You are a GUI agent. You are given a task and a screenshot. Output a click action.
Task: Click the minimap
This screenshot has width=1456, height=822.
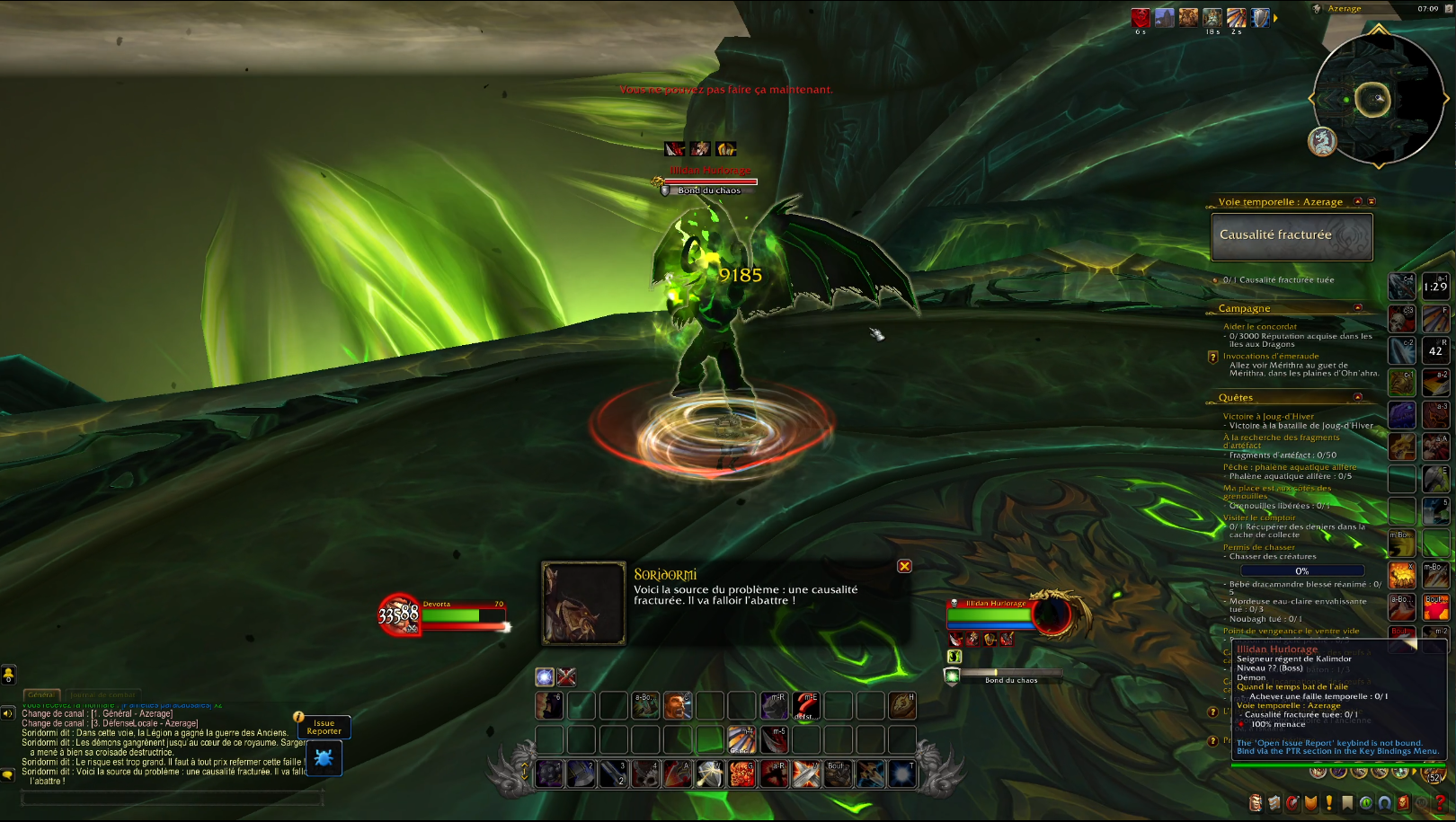1378,99
